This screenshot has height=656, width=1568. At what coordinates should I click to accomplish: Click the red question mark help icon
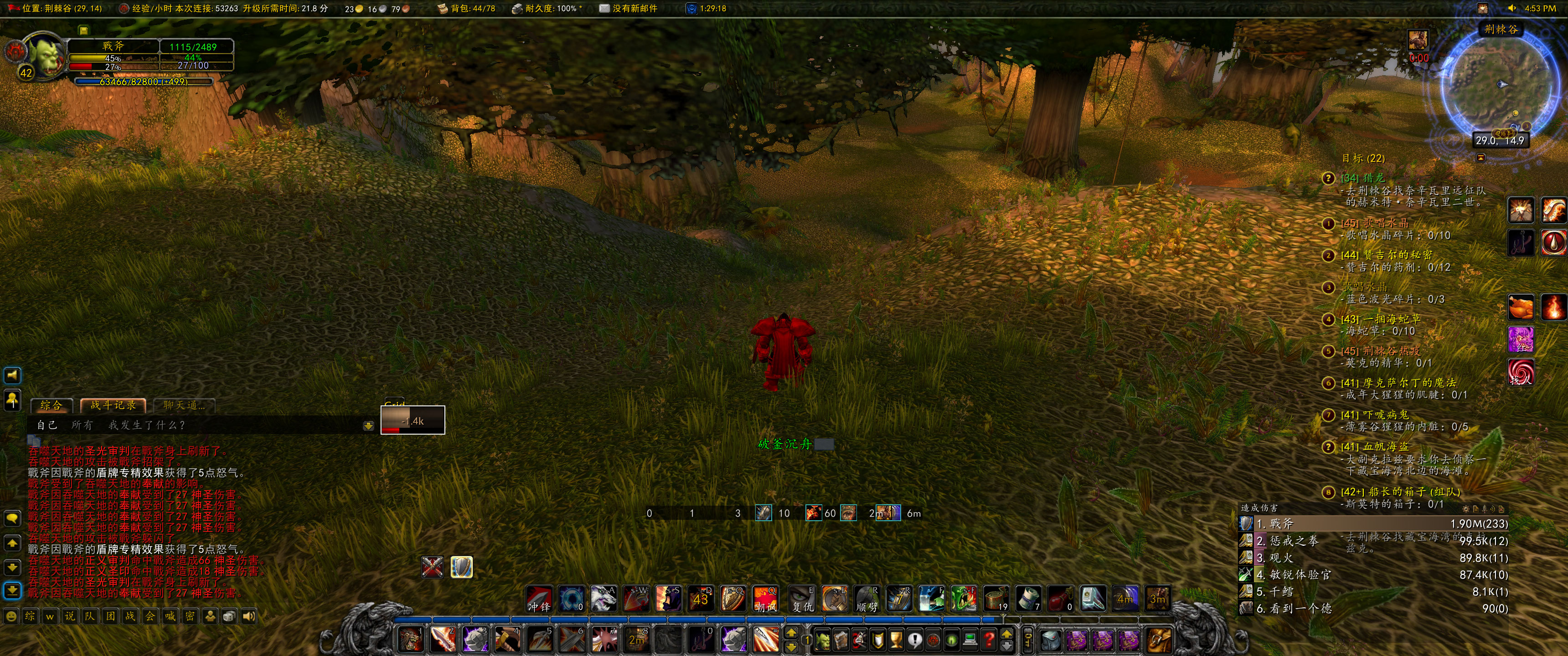(x=989, y=640)
